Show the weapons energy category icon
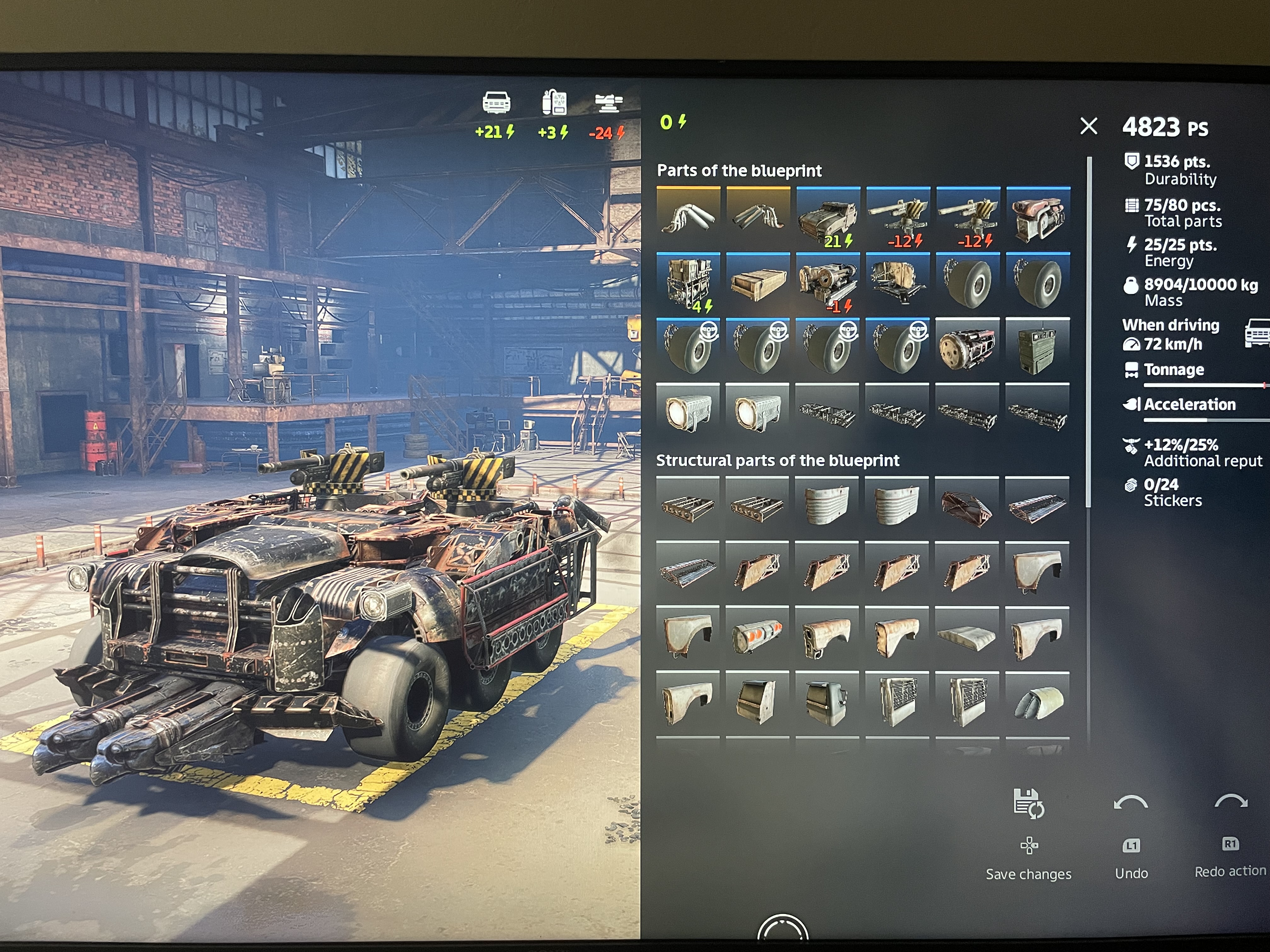 tap(608, 103)
